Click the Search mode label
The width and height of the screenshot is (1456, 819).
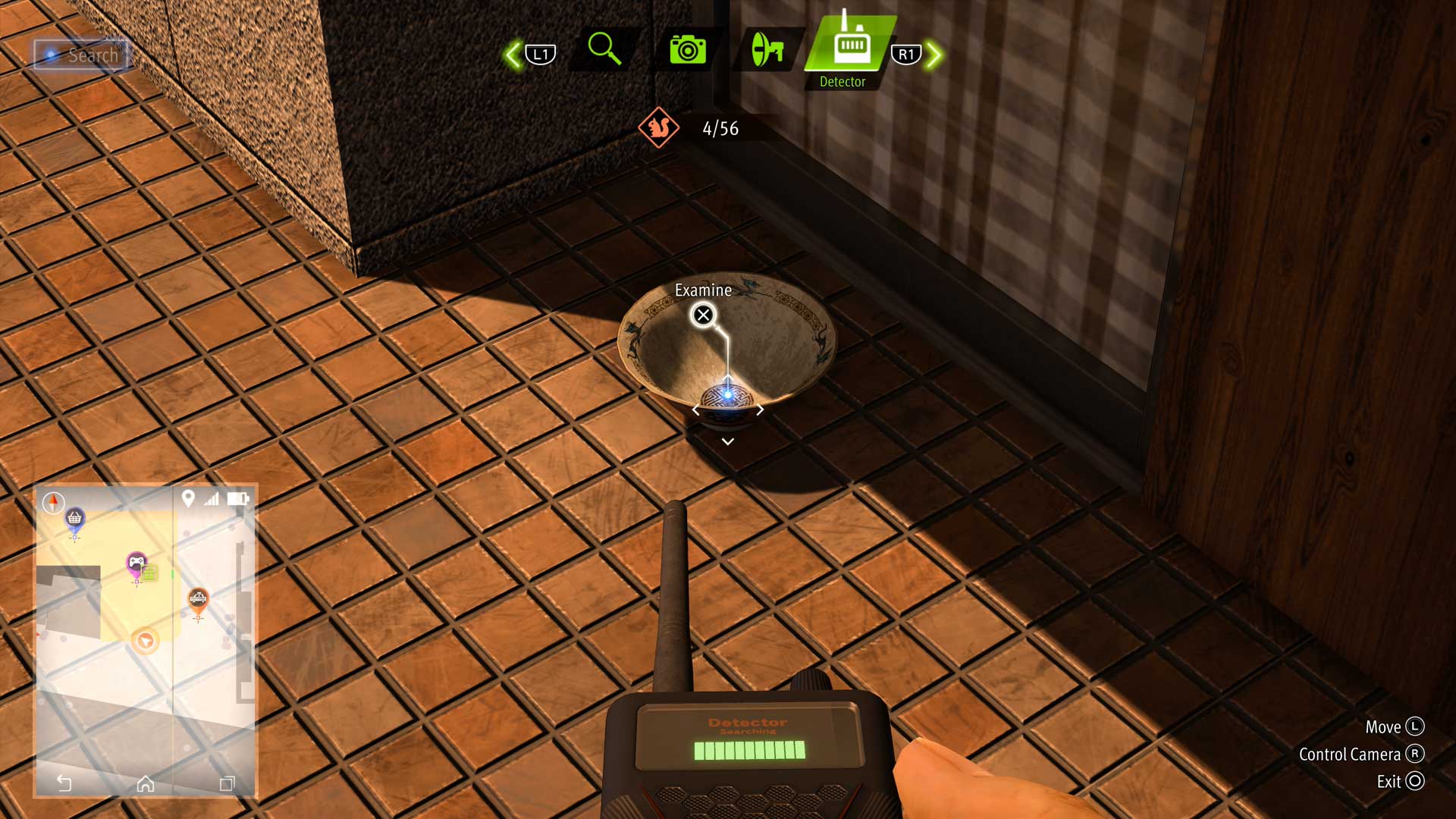point(82,55)
